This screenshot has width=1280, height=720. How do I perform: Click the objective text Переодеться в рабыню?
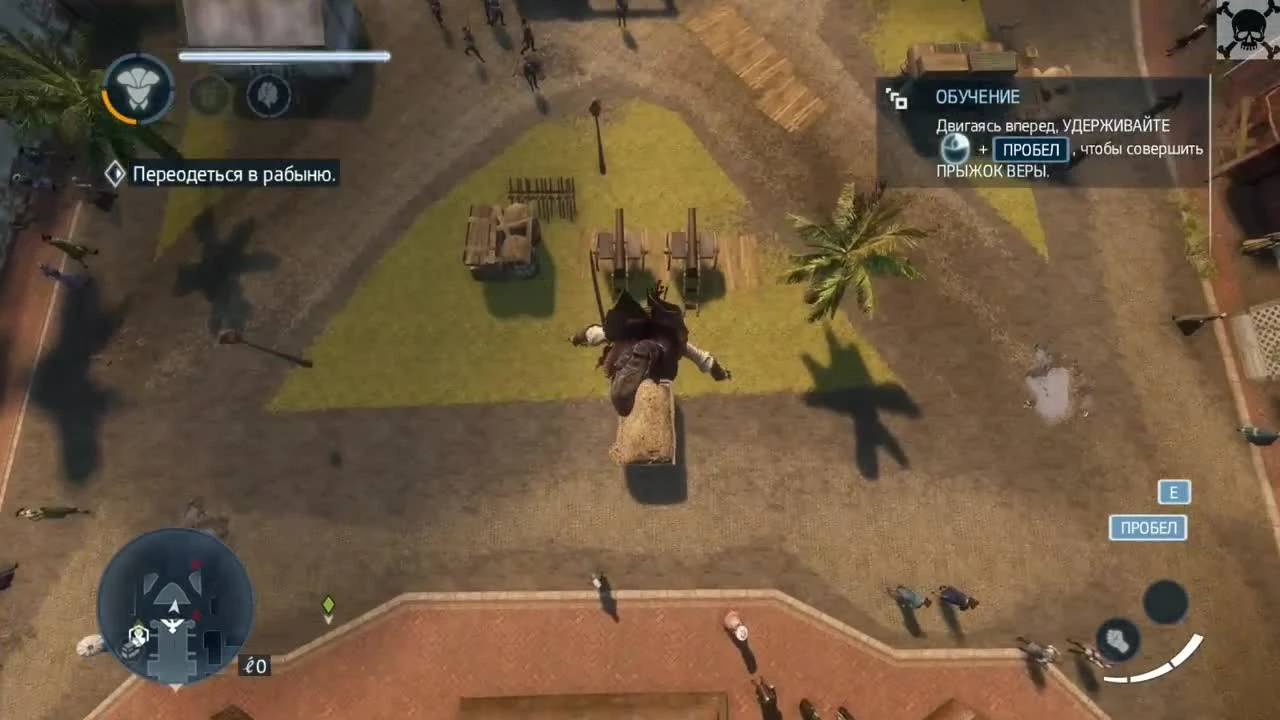tap(235, 172)
